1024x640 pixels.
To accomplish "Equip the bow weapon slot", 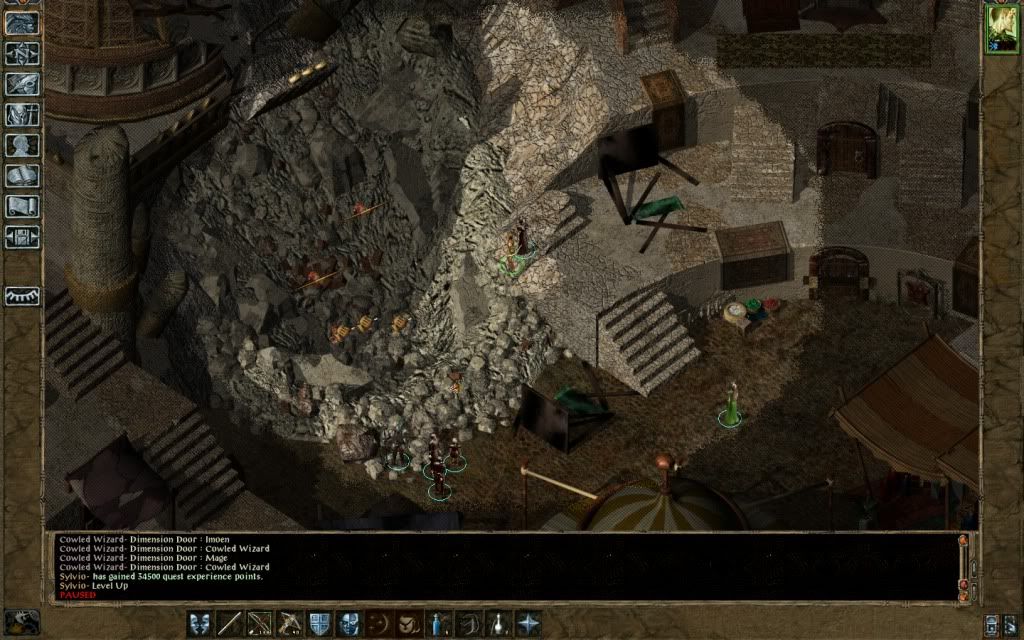I will click(x=260, y=622).
